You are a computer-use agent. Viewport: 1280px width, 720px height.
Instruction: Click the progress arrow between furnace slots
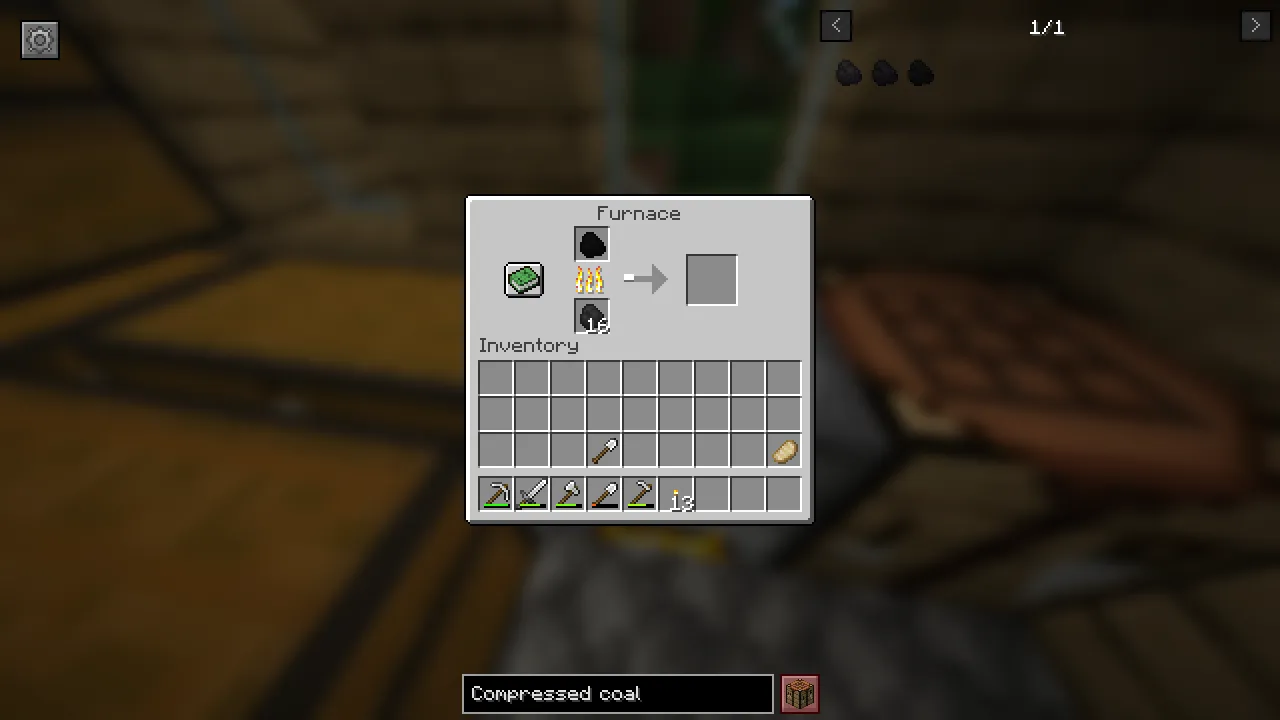pos(646,280)
